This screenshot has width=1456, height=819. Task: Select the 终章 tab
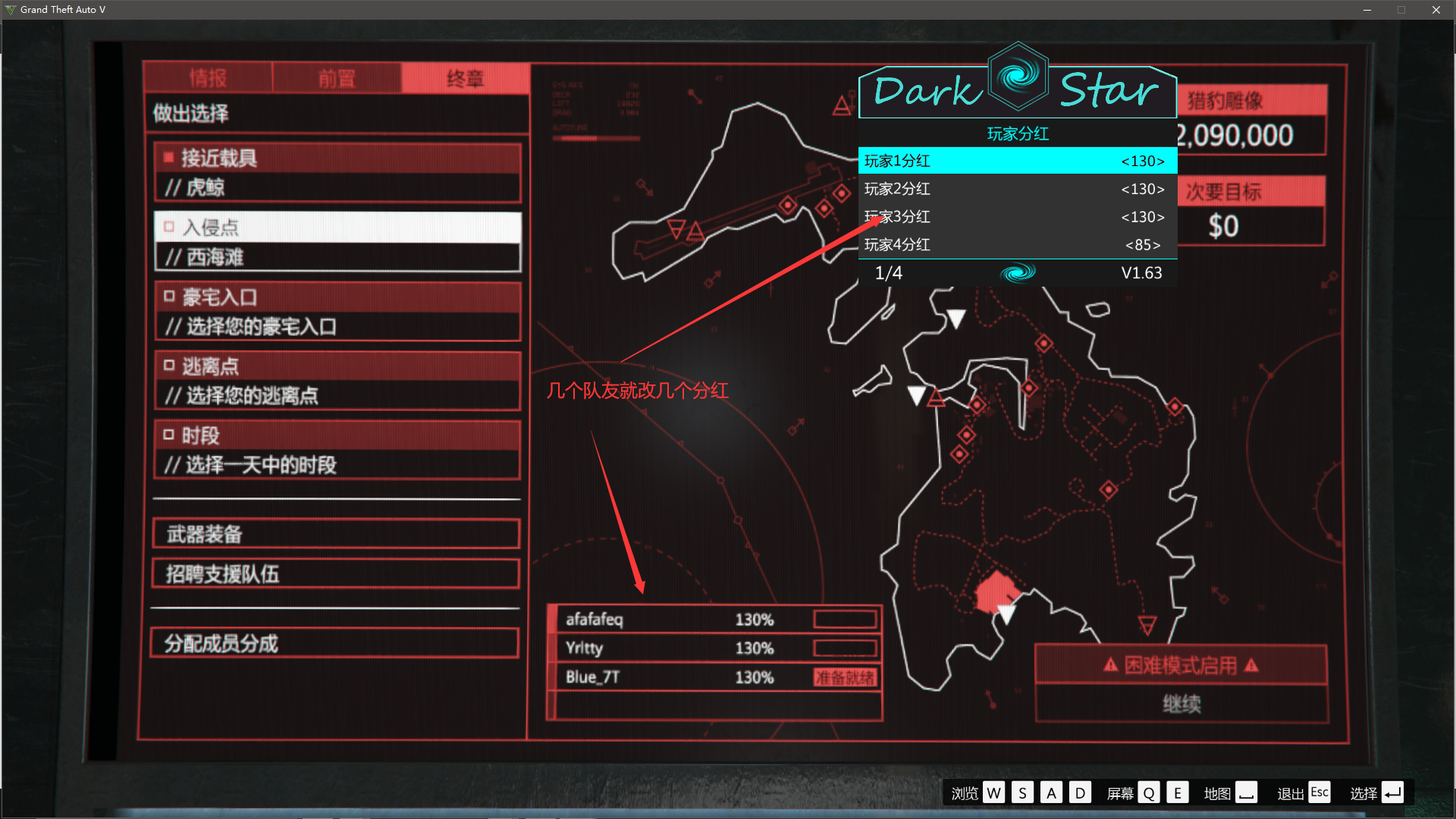[465, 78]
